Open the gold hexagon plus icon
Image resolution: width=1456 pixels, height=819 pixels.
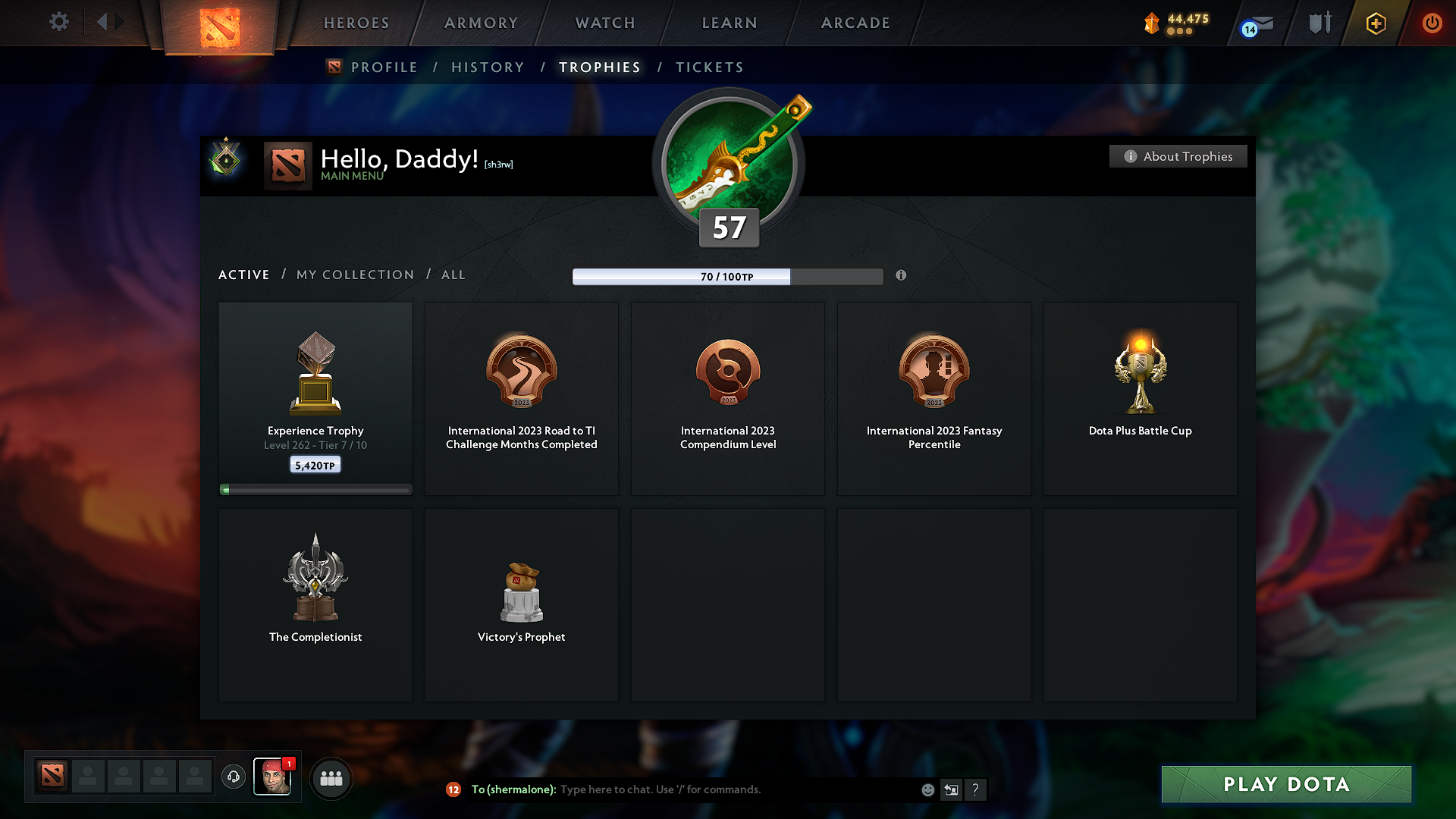tap(1375, 23)
